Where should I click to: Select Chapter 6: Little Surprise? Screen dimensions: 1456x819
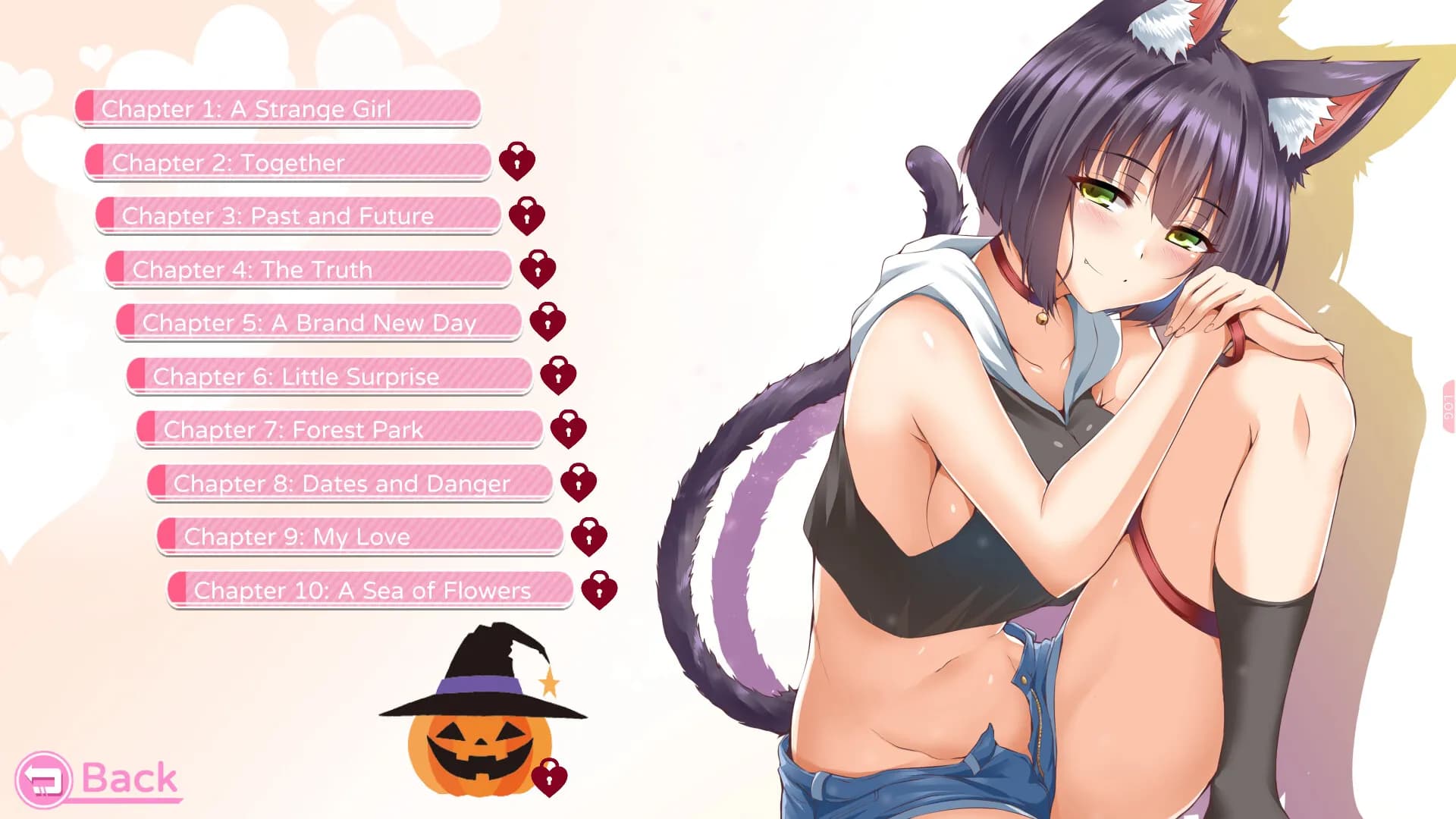[330, 376]
